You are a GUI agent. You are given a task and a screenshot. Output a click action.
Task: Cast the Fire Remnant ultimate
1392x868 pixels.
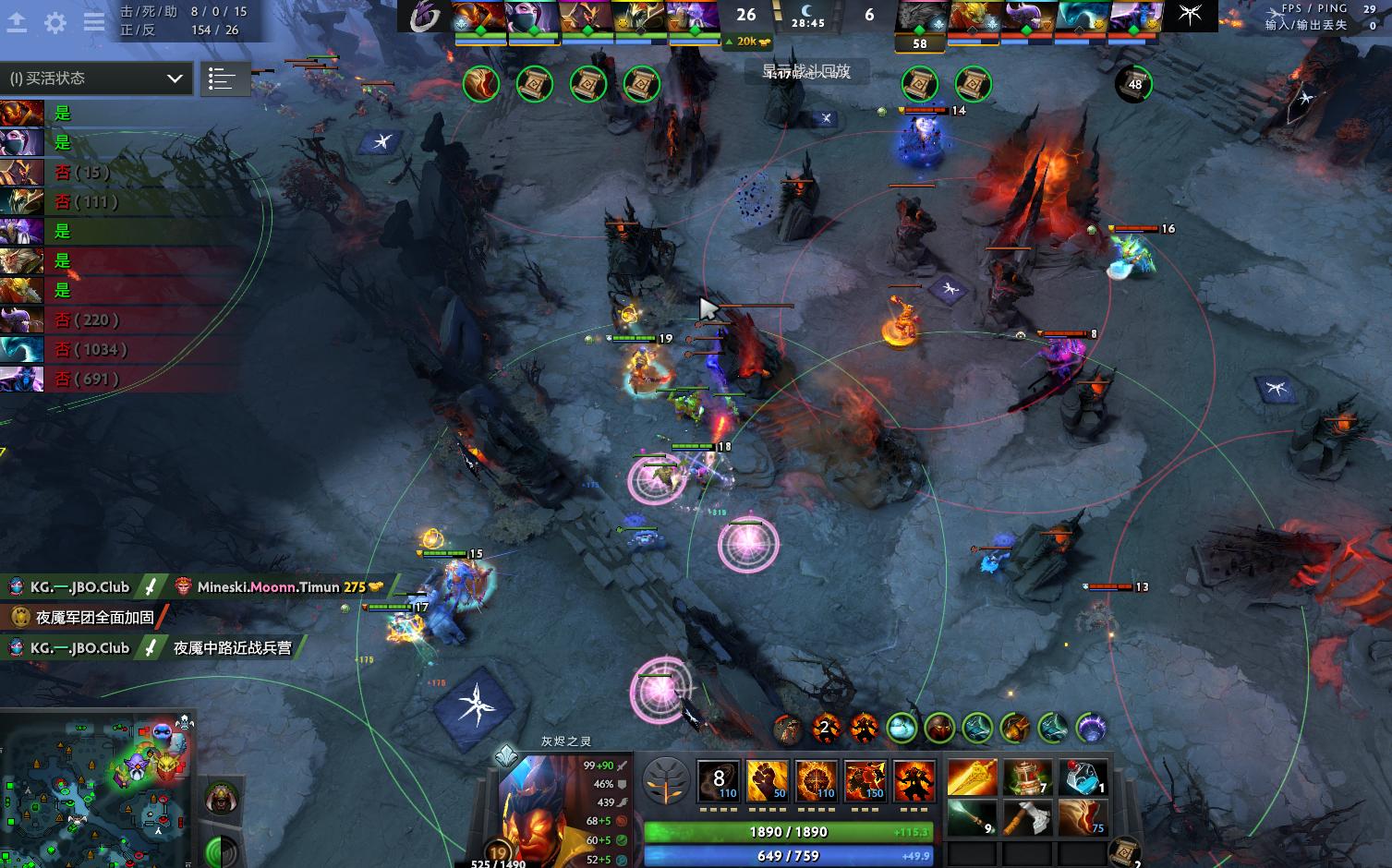click(x=914, y=780)
